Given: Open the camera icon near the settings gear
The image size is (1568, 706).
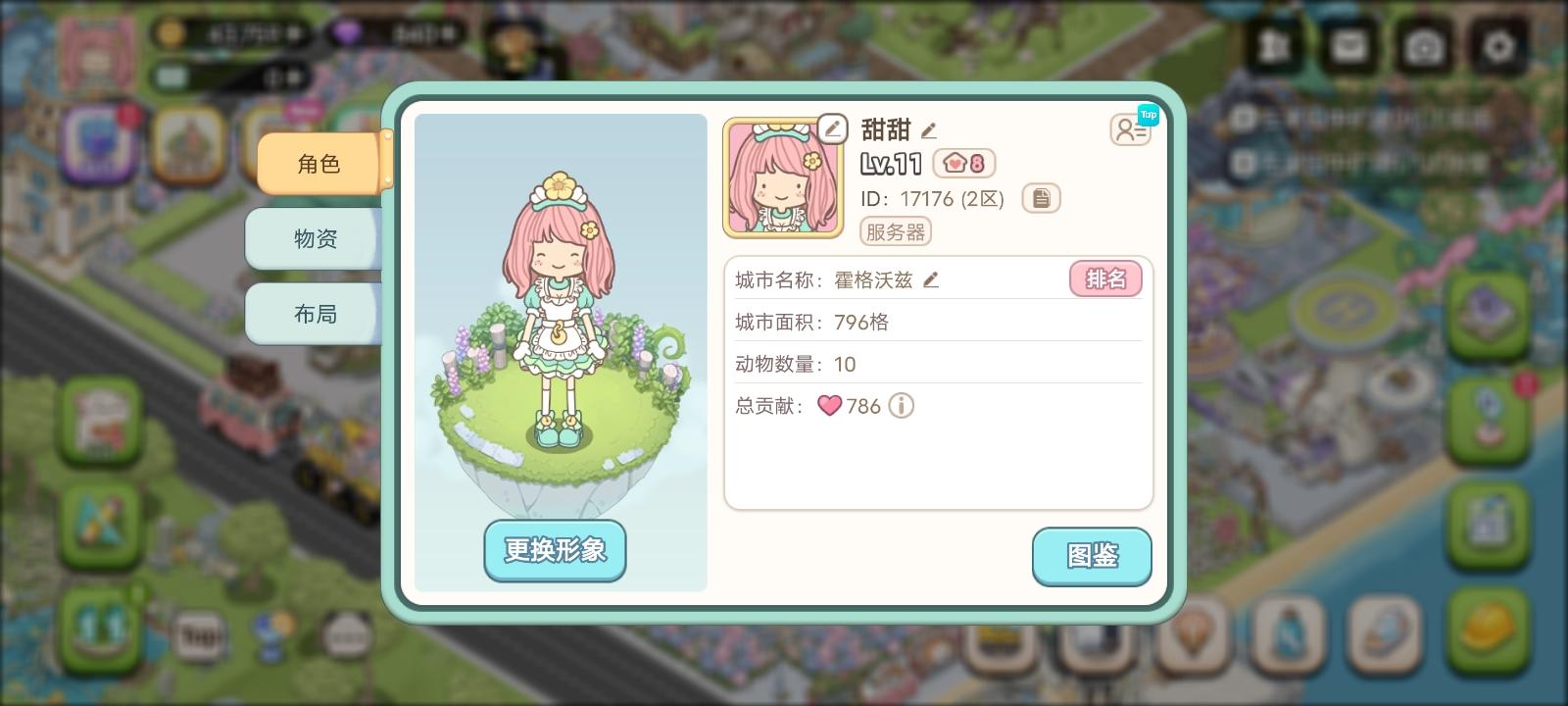Looking at the screenshot, I should 1423,45.
